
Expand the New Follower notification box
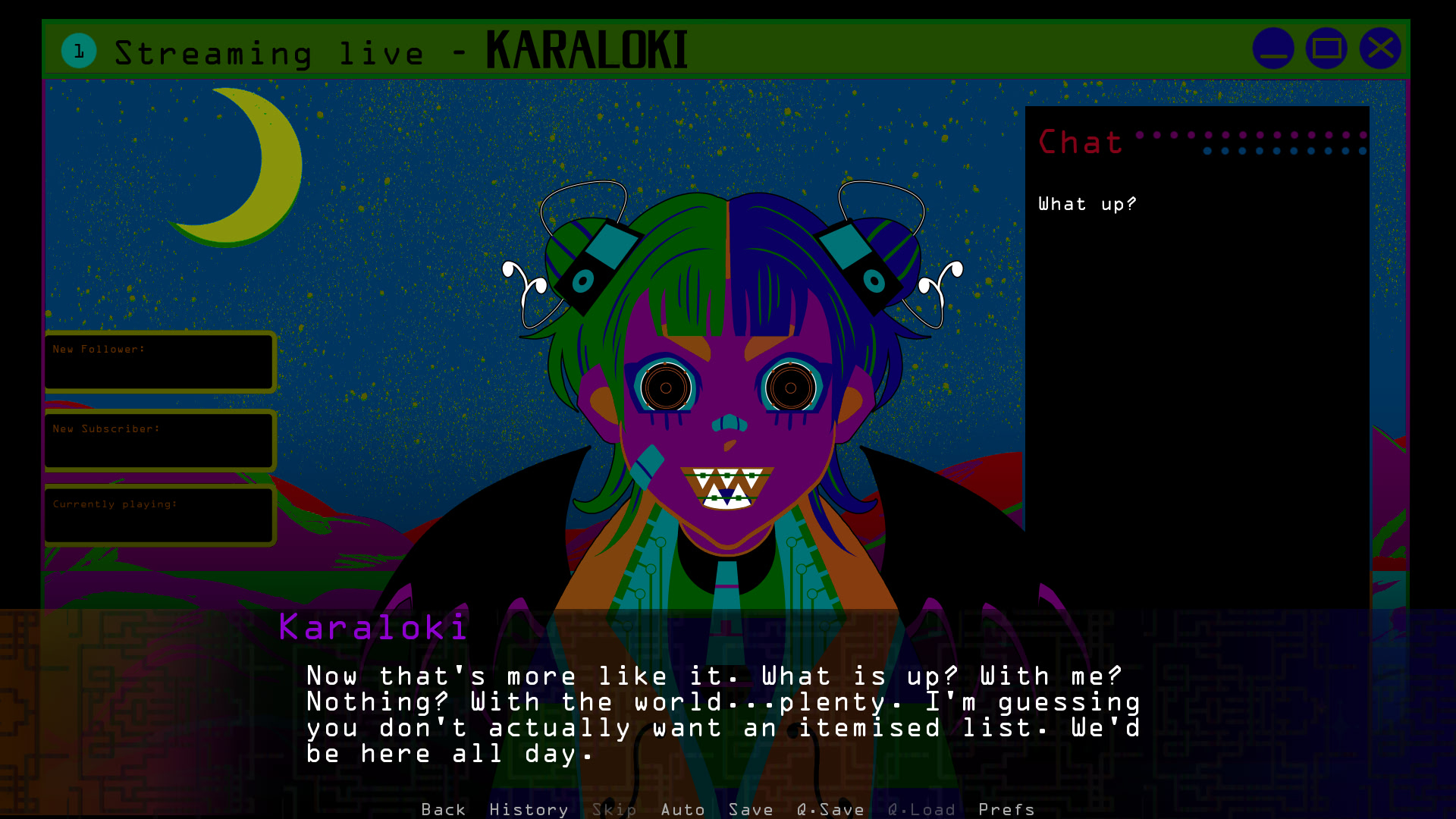tap(159, 362)
